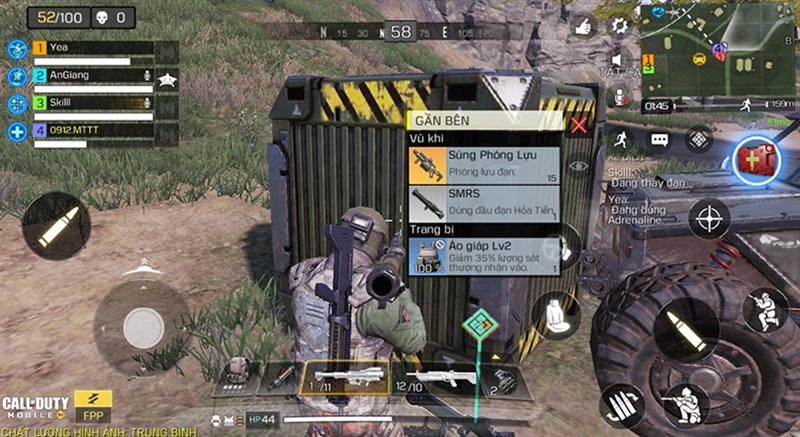Fire with the left bullet button

point(56,227)
